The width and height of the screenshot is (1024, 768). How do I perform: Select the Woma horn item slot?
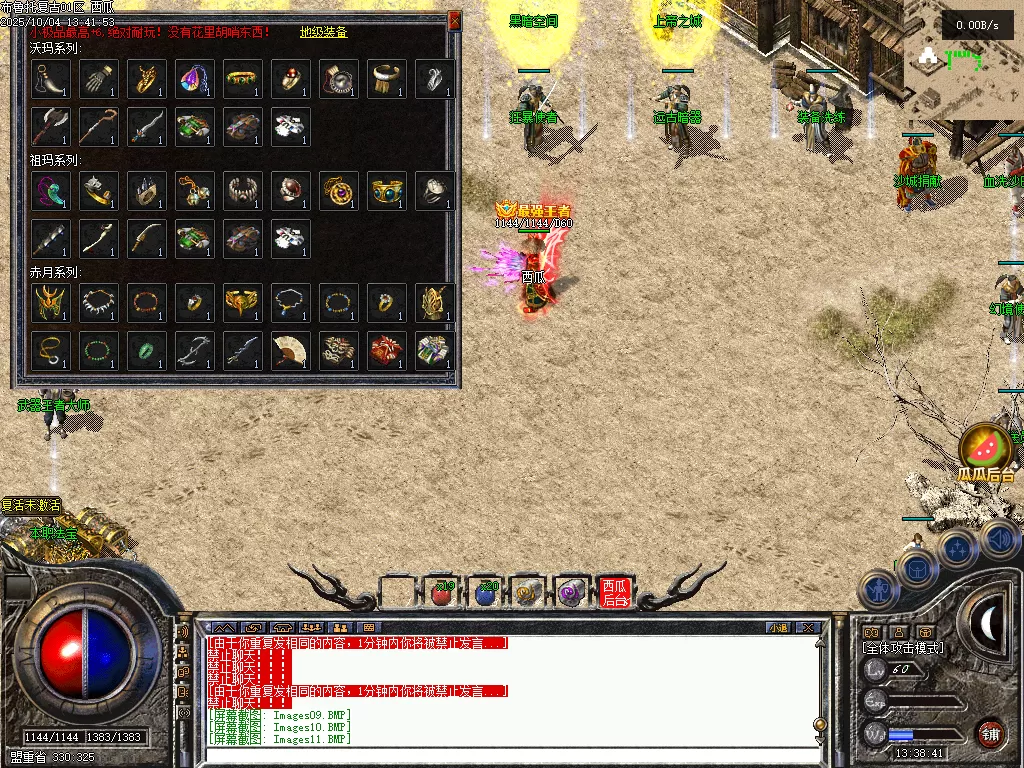pyautogui.click(x=51, y=79)
